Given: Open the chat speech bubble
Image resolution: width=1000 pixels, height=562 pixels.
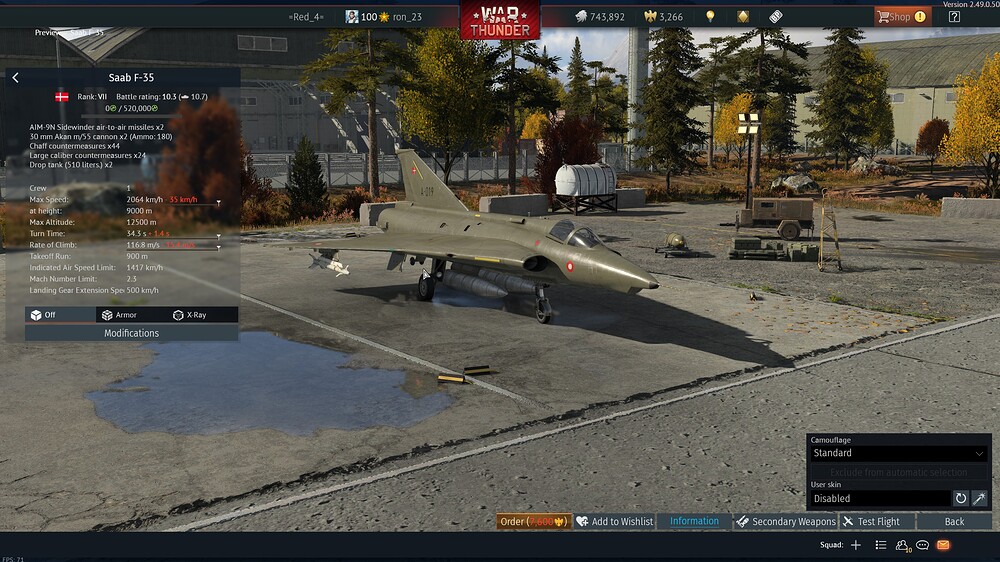Looking at the screenshot, I should pos(923,545).
